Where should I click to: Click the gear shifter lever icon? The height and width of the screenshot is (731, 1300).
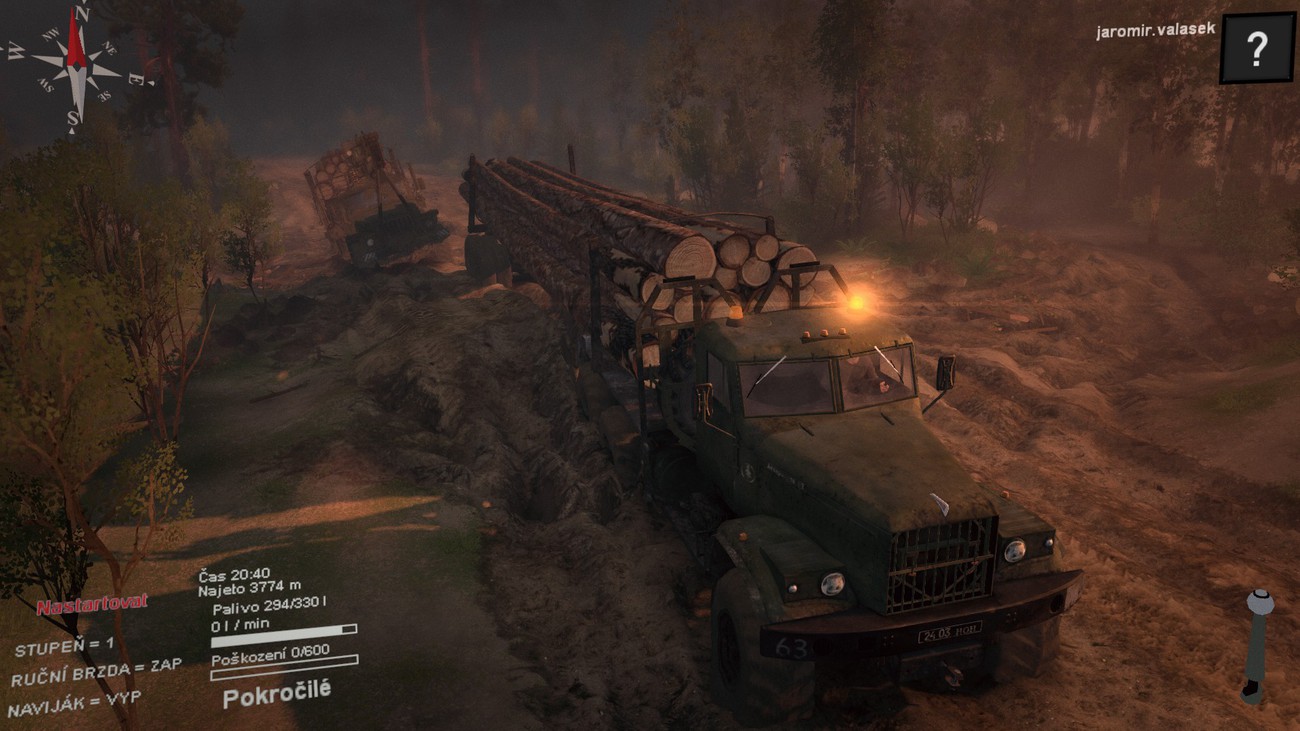click(x=1257, y=645)
